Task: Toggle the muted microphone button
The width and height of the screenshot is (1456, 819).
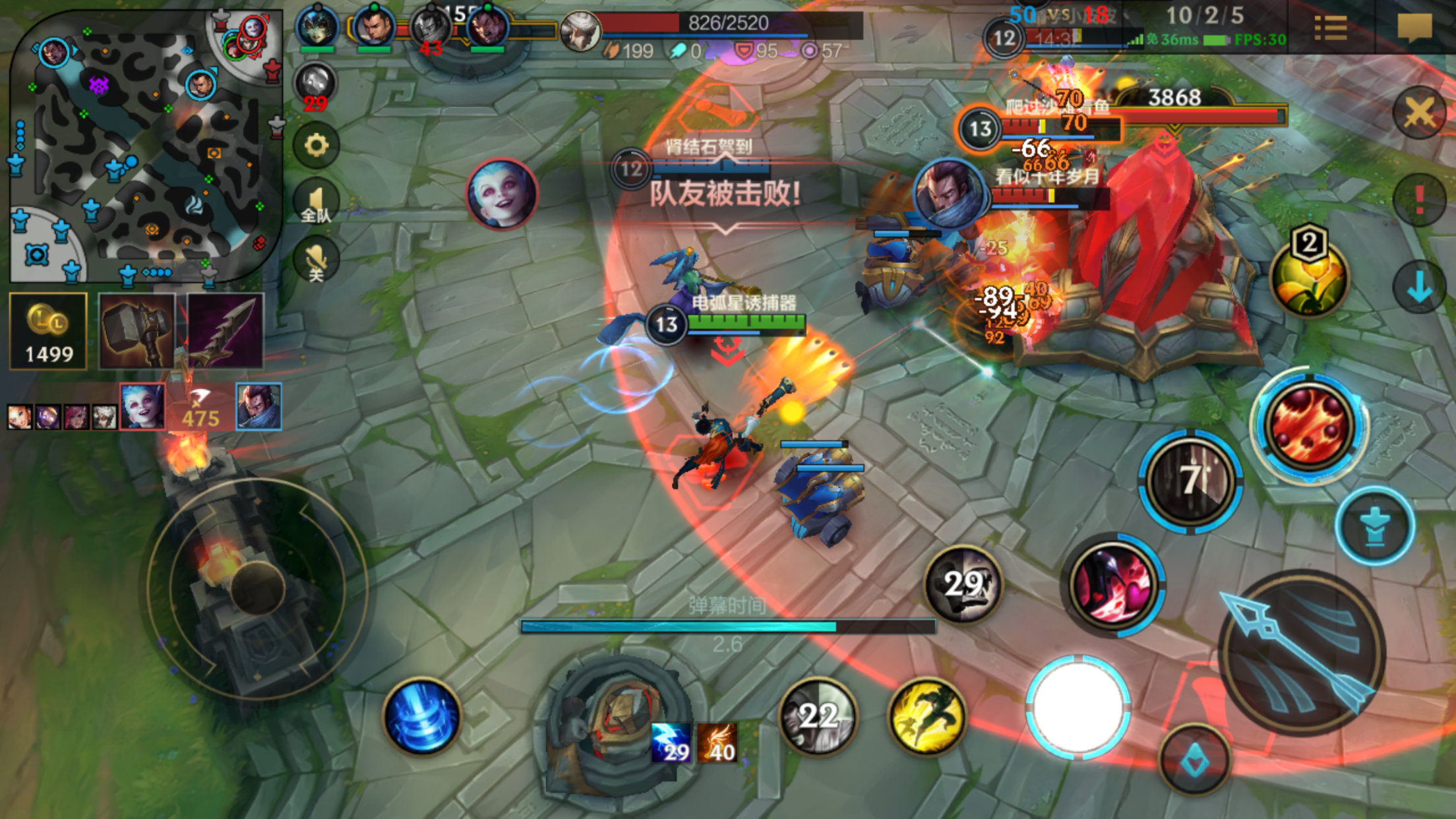Action: click(316, 260)
